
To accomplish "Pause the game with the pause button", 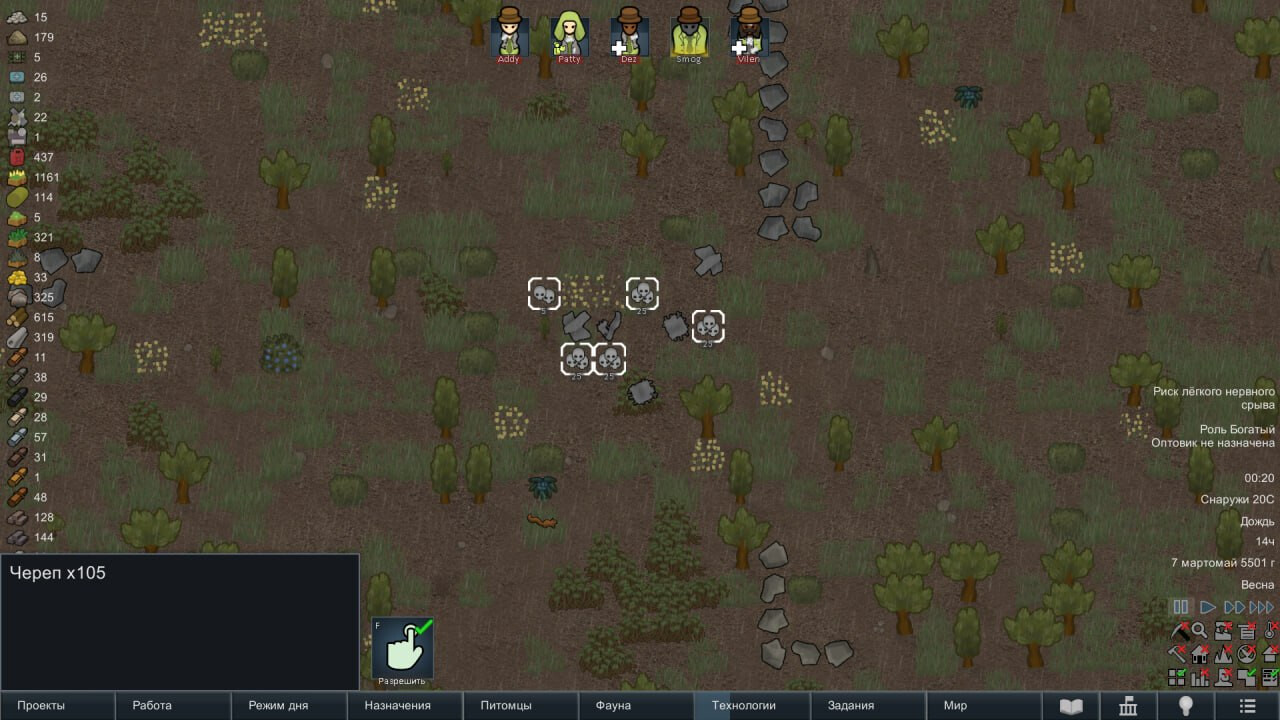I will point(1181,607).
